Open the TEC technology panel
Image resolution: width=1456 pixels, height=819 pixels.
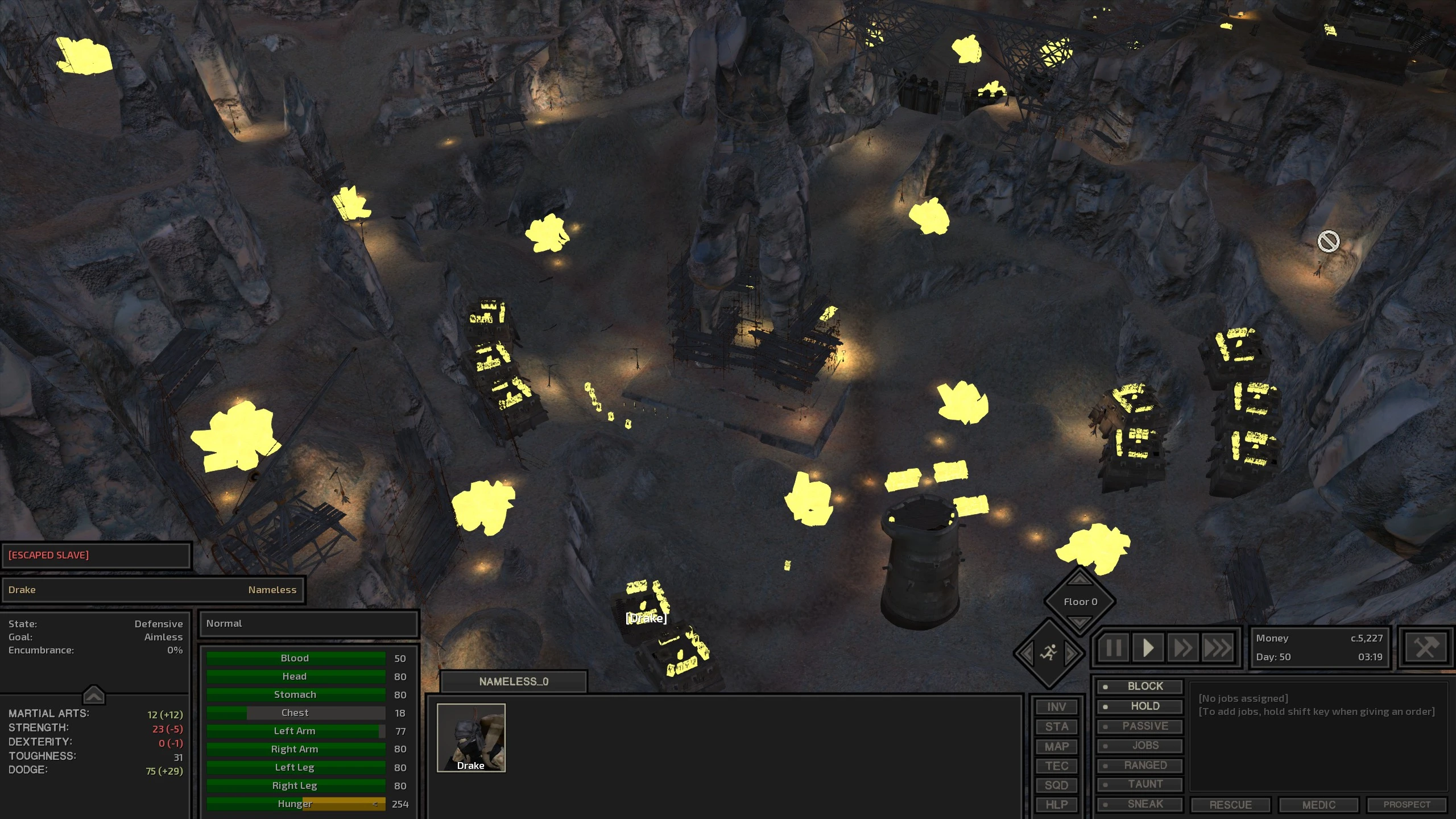tap(1056, 766)
